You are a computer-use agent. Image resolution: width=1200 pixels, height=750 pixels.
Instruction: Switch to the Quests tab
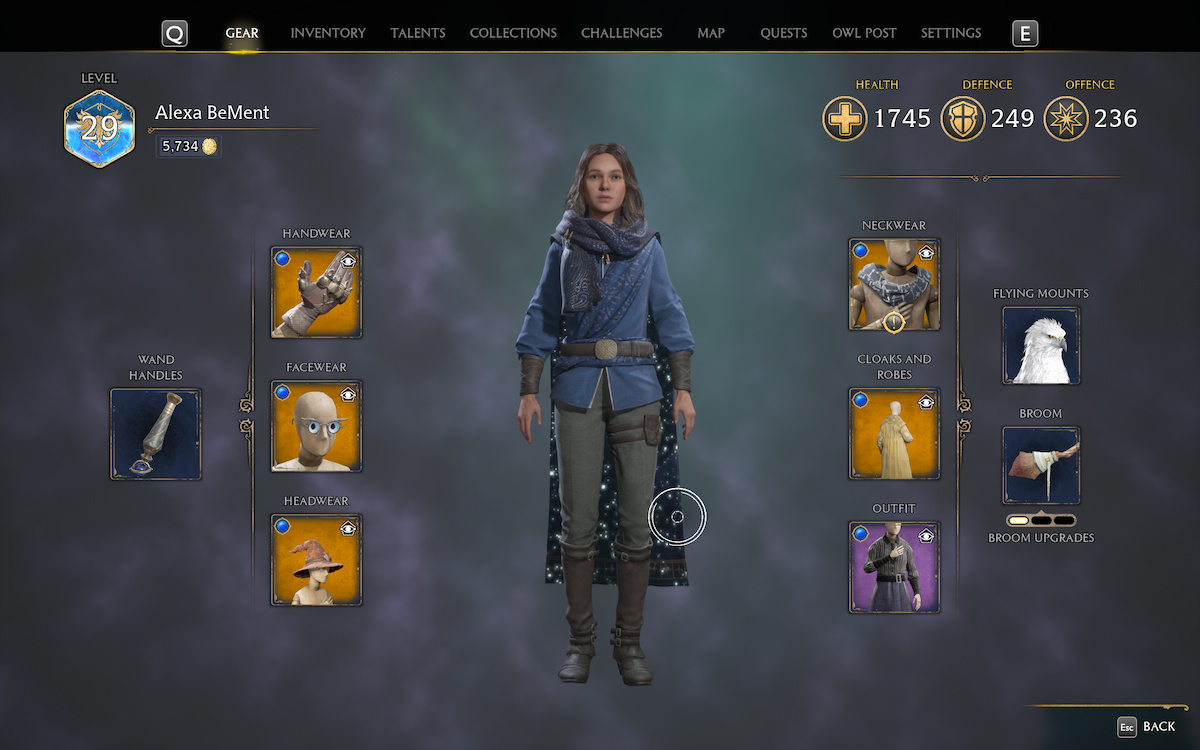point(783,33)
